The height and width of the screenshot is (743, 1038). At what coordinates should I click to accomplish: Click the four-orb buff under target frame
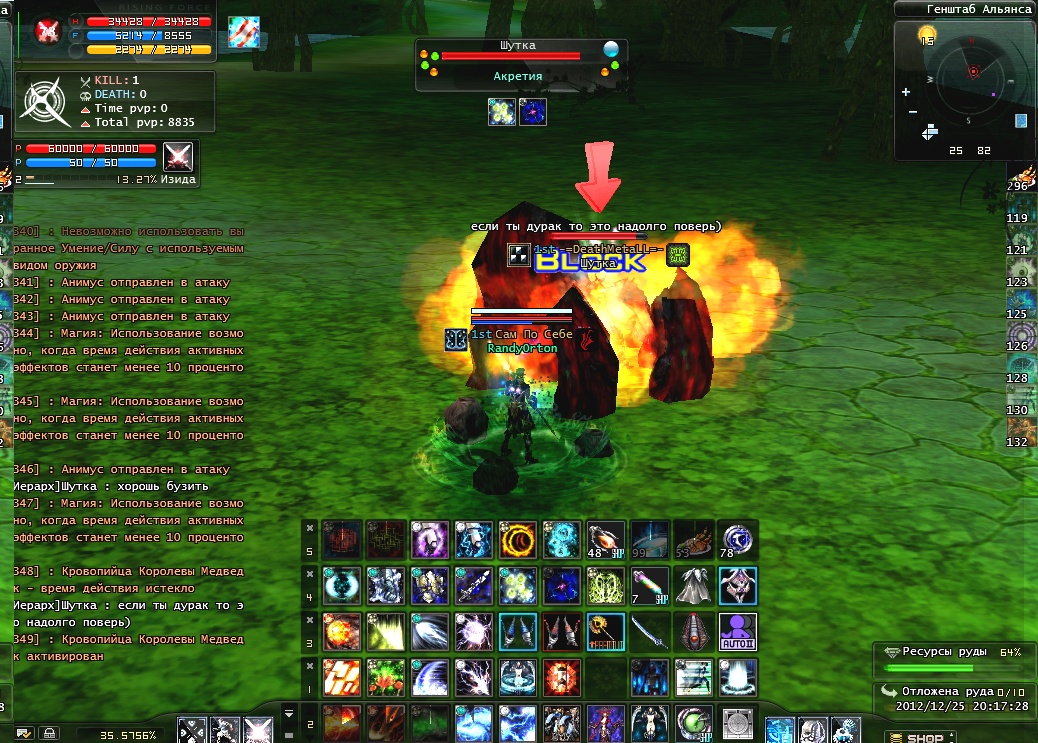[x=502, y=112]
